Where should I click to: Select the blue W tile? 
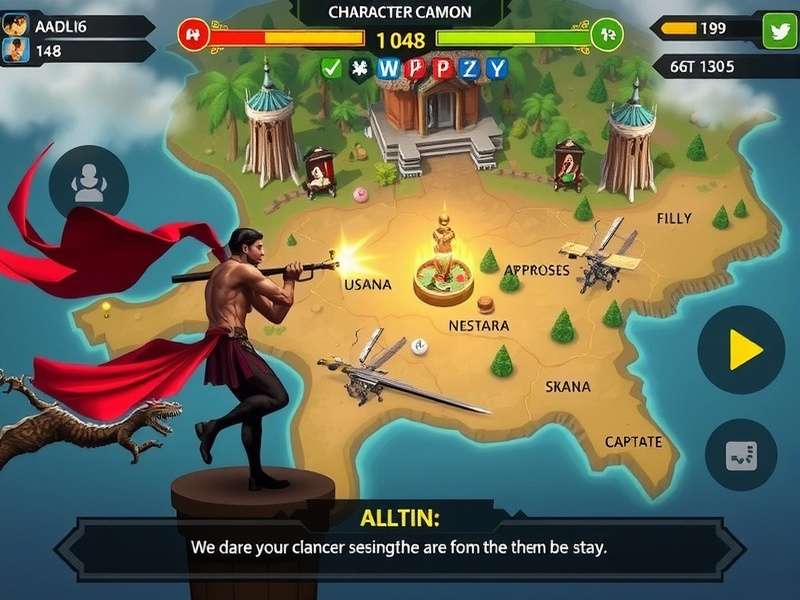(x=388, y=68)
